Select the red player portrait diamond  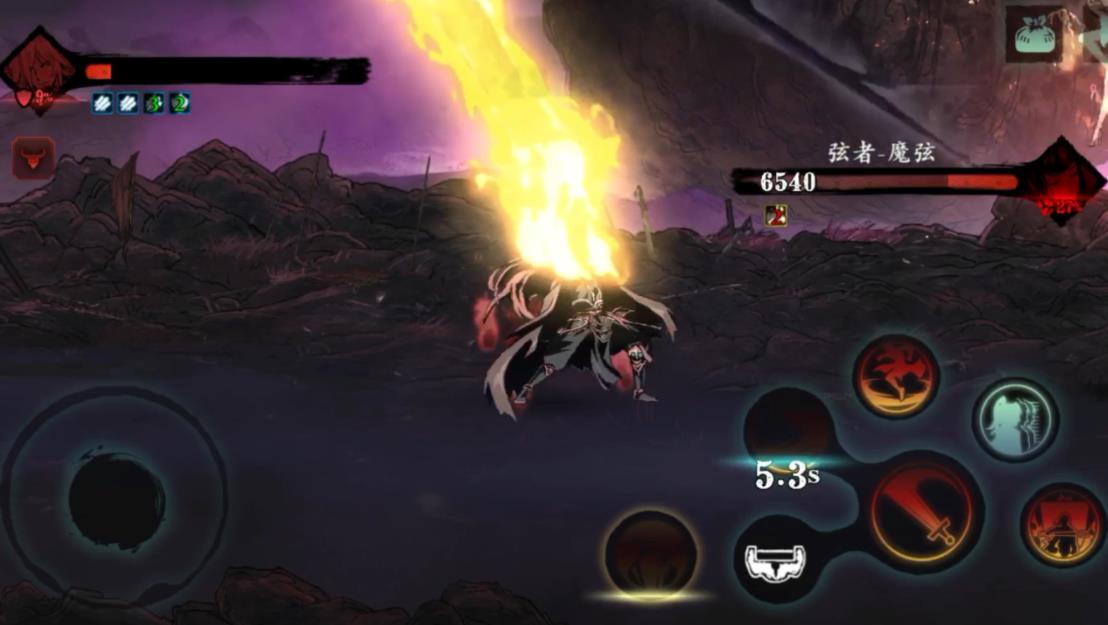tap(38, 71)
